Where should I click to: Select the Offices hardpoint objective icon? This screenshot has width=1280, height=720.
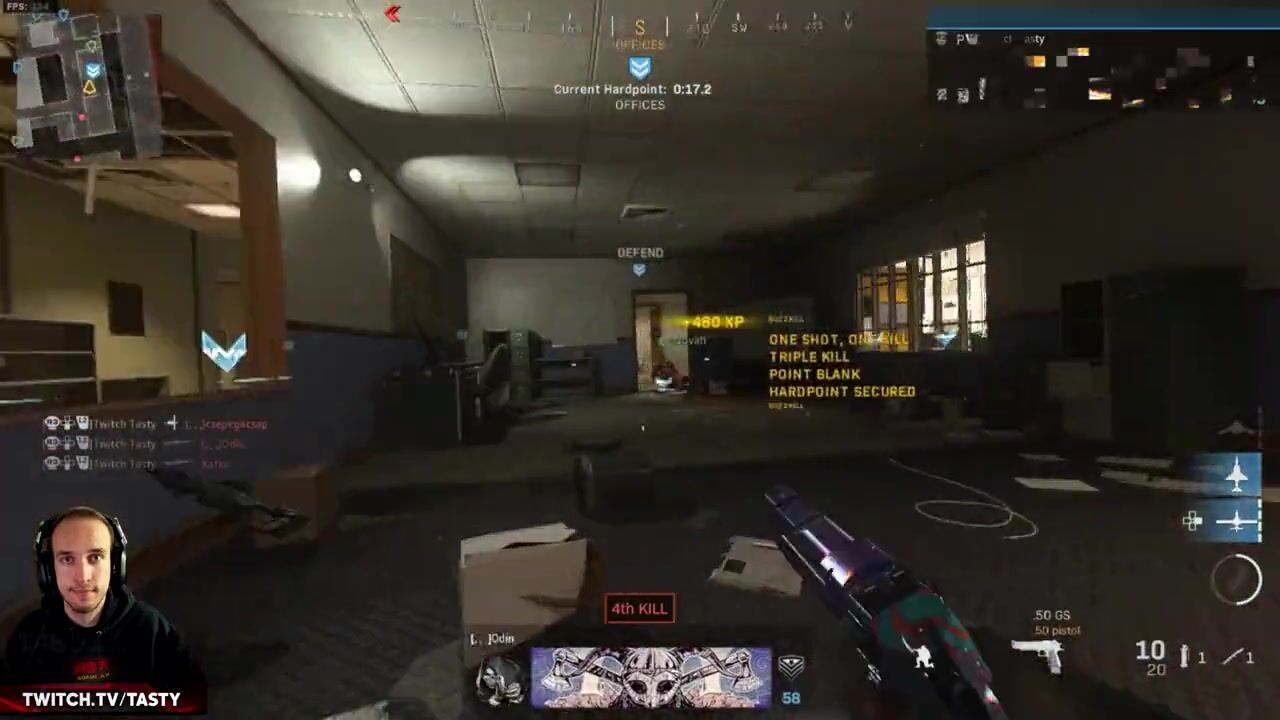(x=640, y=68)
